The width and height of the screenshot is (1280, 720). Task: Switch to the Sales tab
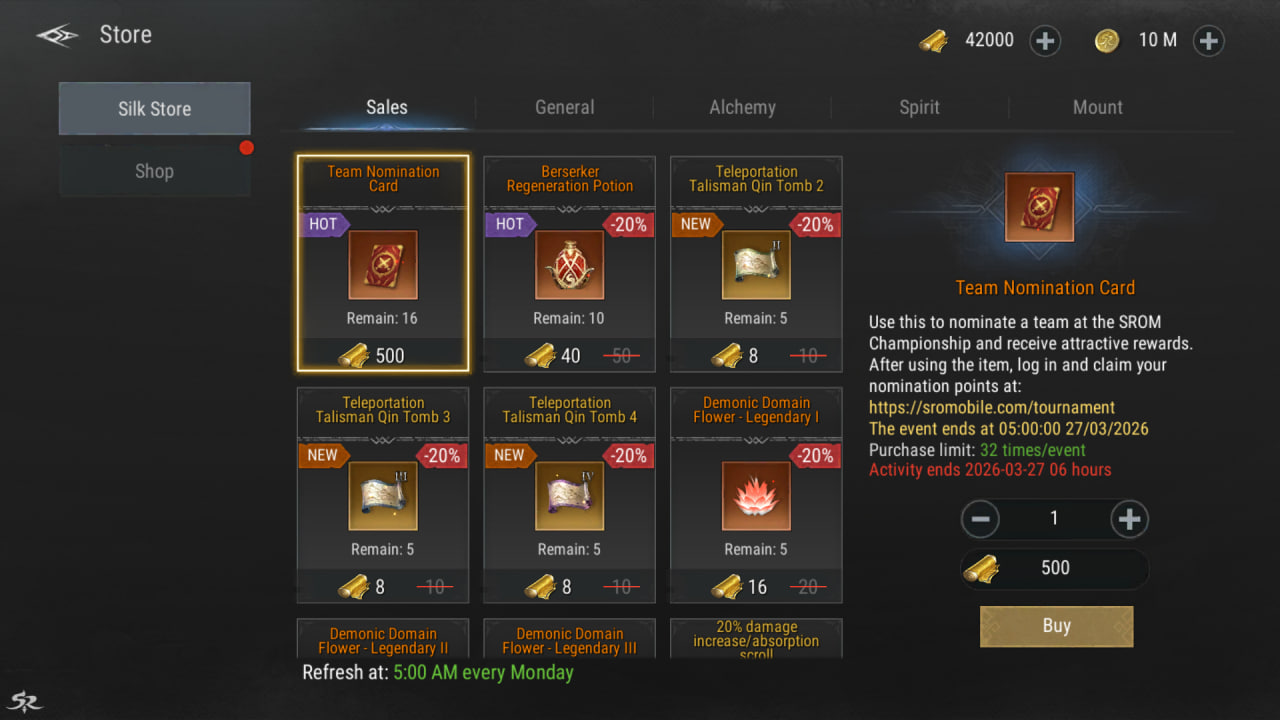[386, 108]
